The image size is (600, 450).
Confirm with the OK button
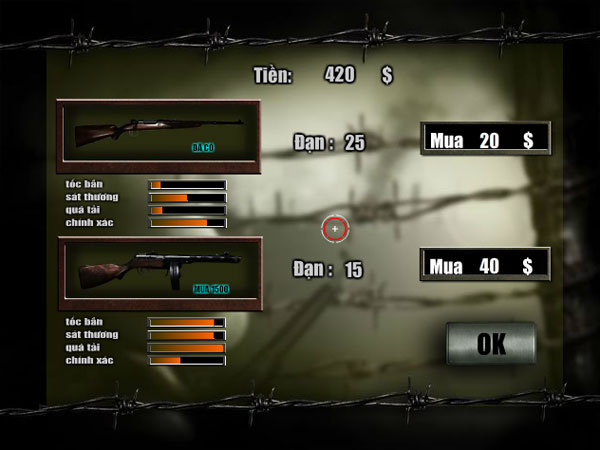point(491,344)
